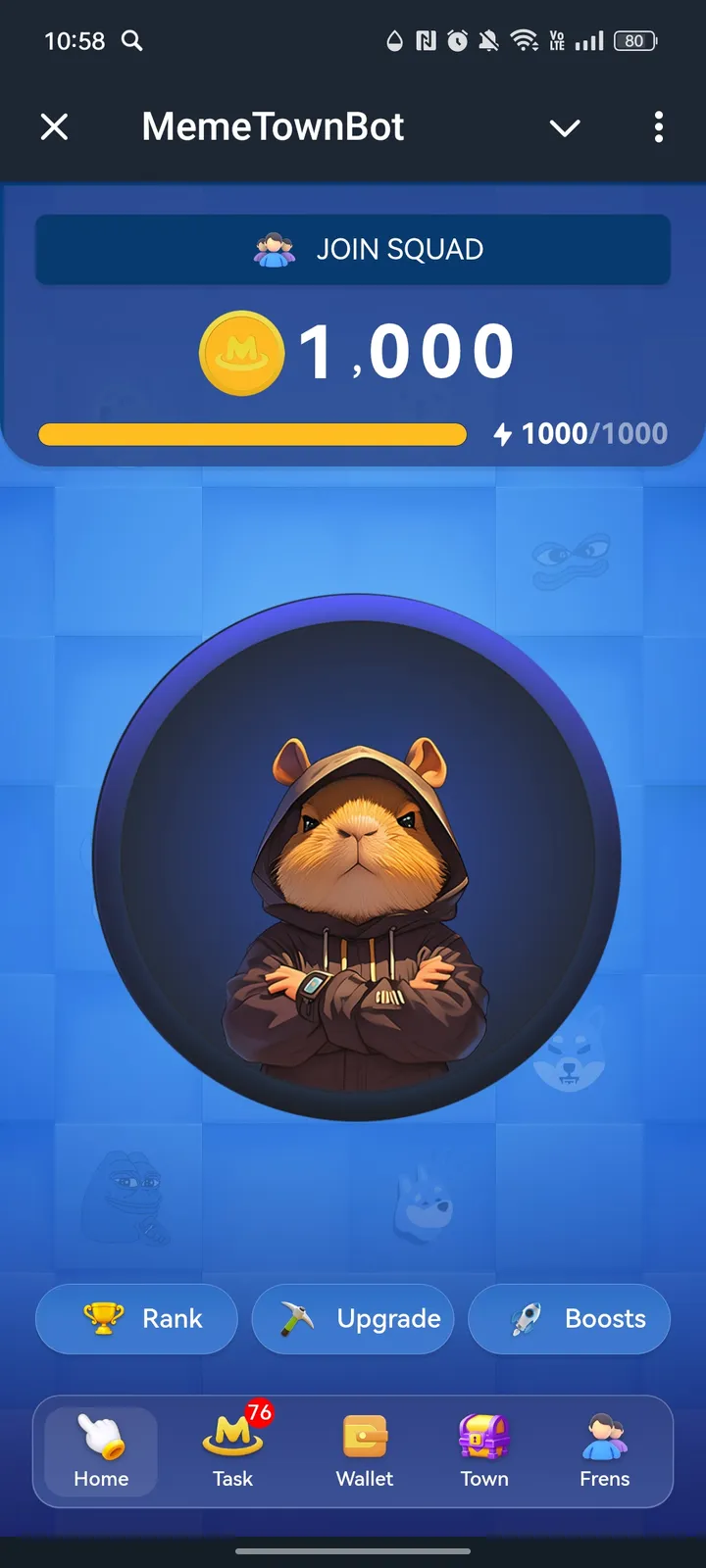
Task: Go to the Town tab
Action: pyautogui.click(x=484, y=1452)
